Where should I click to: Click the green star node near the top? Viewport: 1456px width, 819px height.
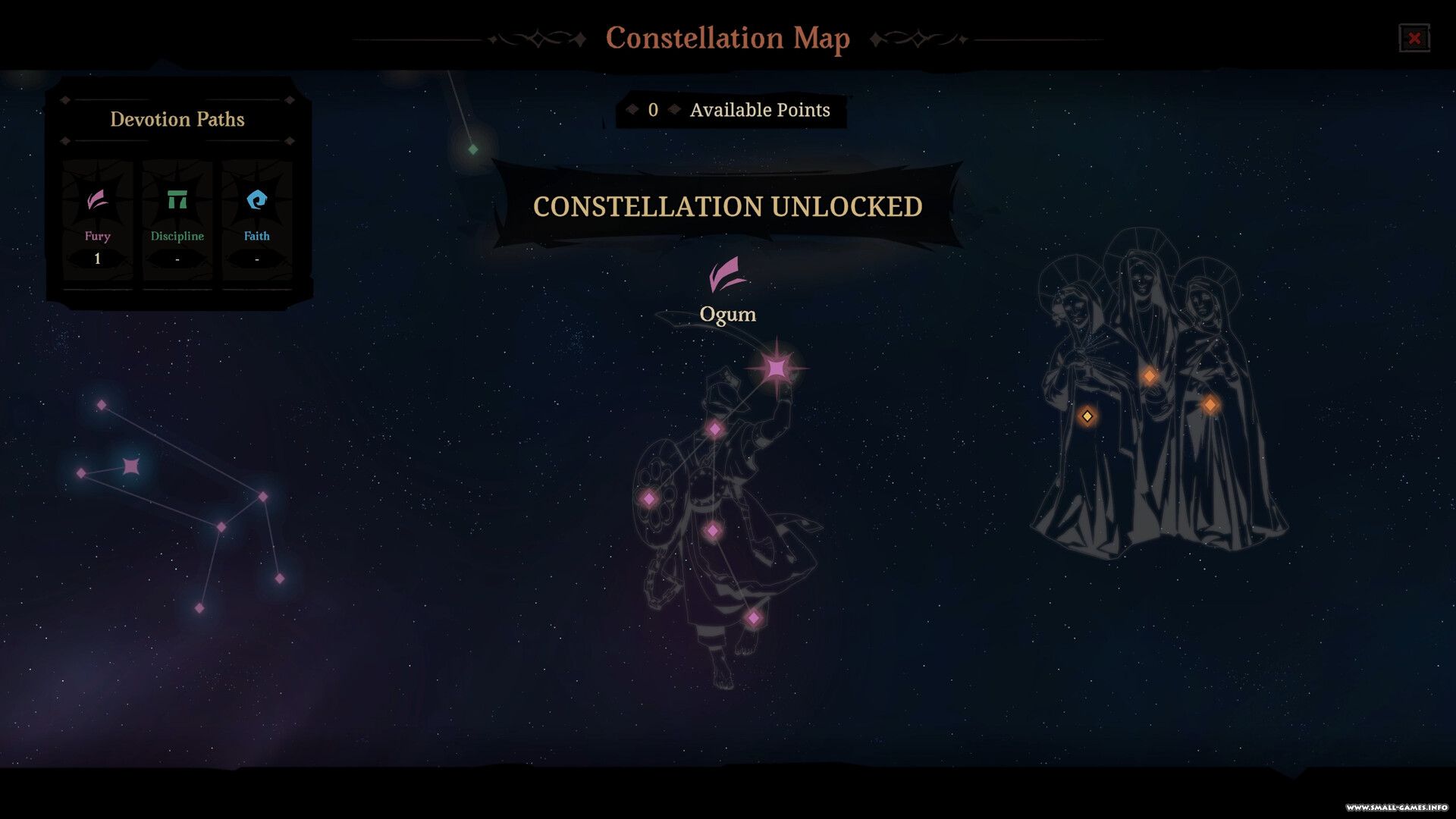click(x=473, y=149)
